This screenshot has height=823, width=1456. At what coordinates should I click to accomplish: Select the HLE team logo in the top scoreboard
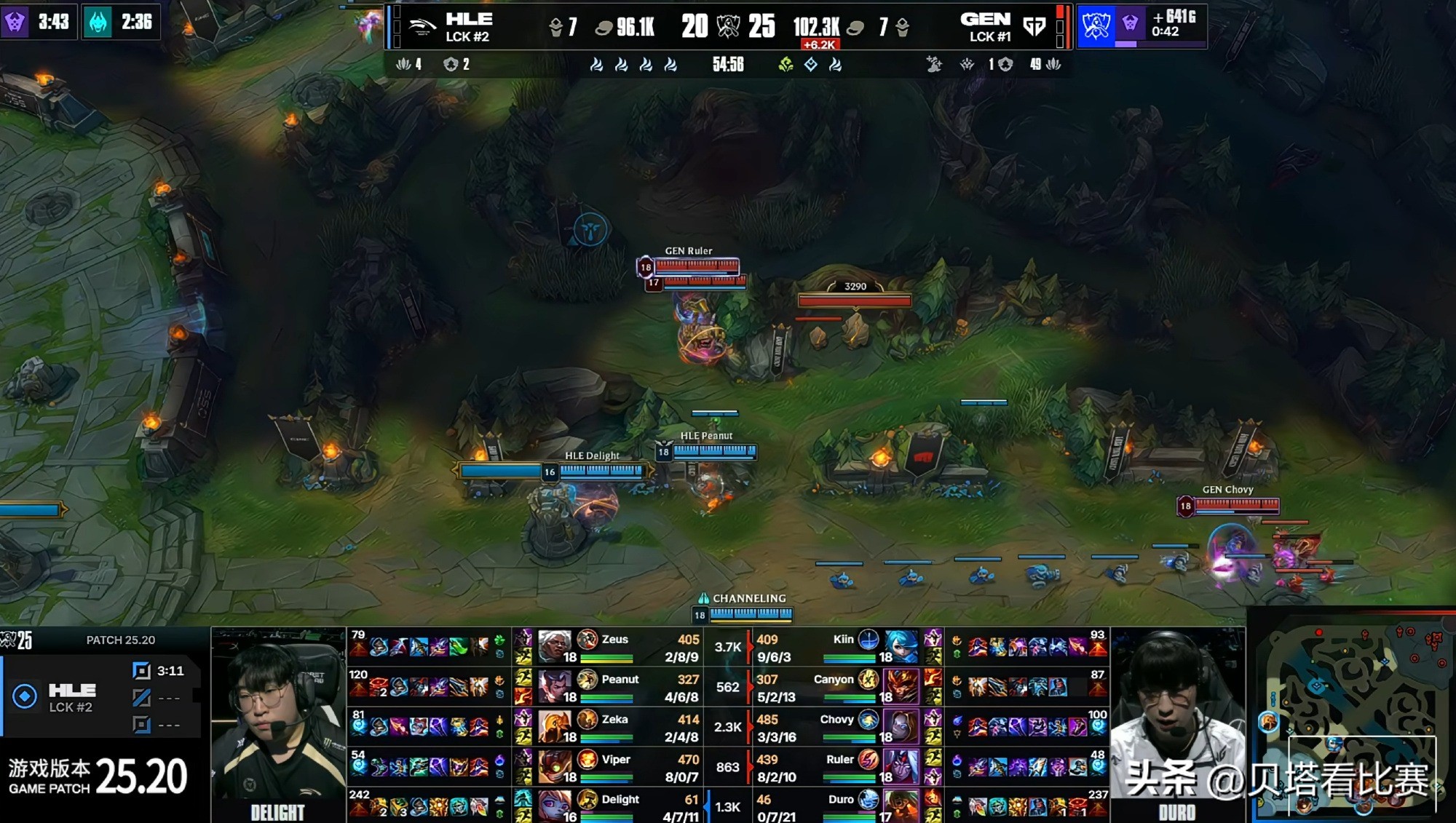coord(422,27)
